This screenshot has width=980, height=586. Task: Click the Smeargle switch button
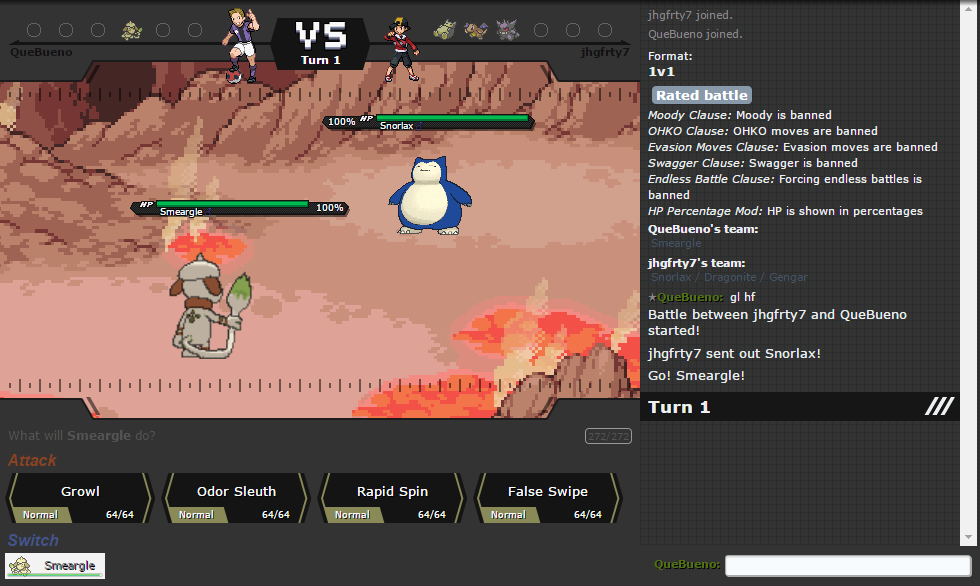point(55,566)
